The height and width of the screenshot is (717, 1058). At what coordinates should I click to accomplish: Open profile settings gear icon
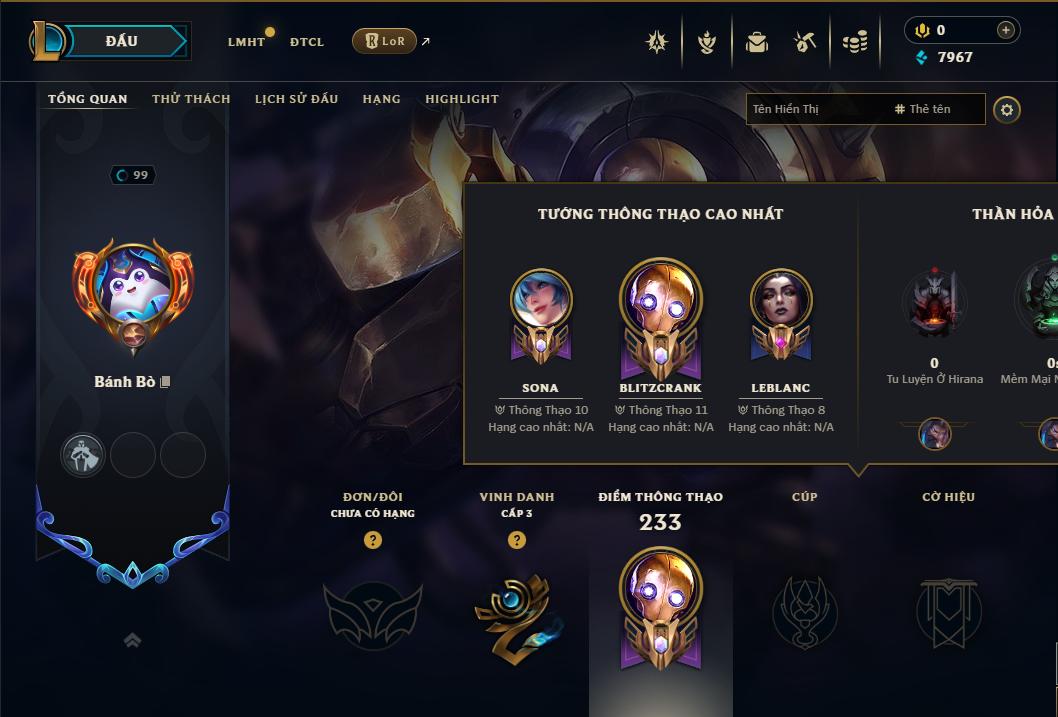(x=1007, y=109)
